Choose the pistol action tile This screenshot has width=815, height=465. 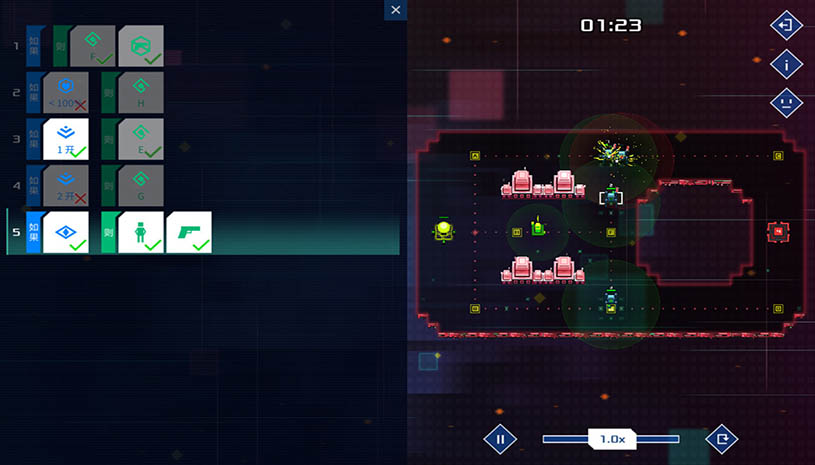tap(188, 232)
